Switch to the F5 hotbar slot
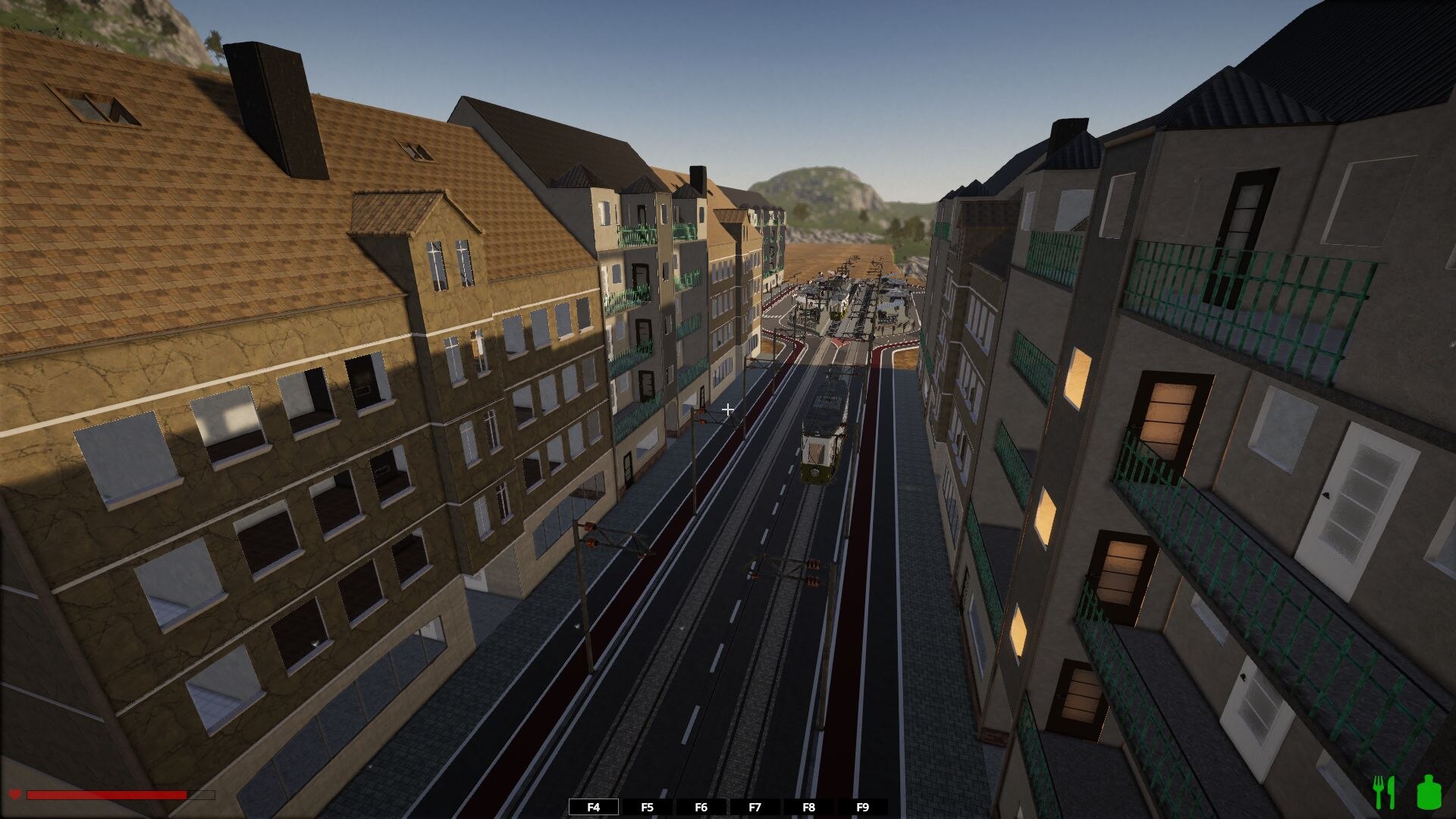 [647, 807]
